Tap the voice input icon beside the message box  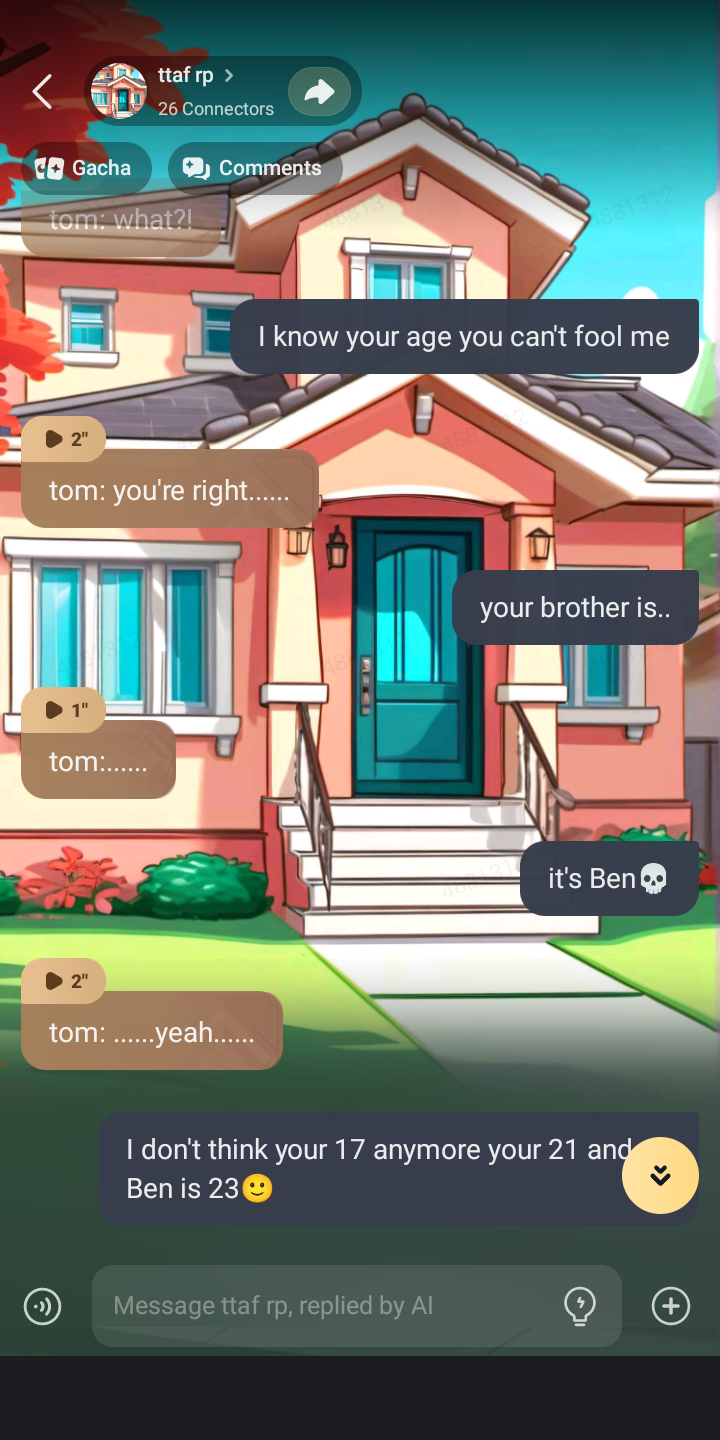coord(42,1306)
